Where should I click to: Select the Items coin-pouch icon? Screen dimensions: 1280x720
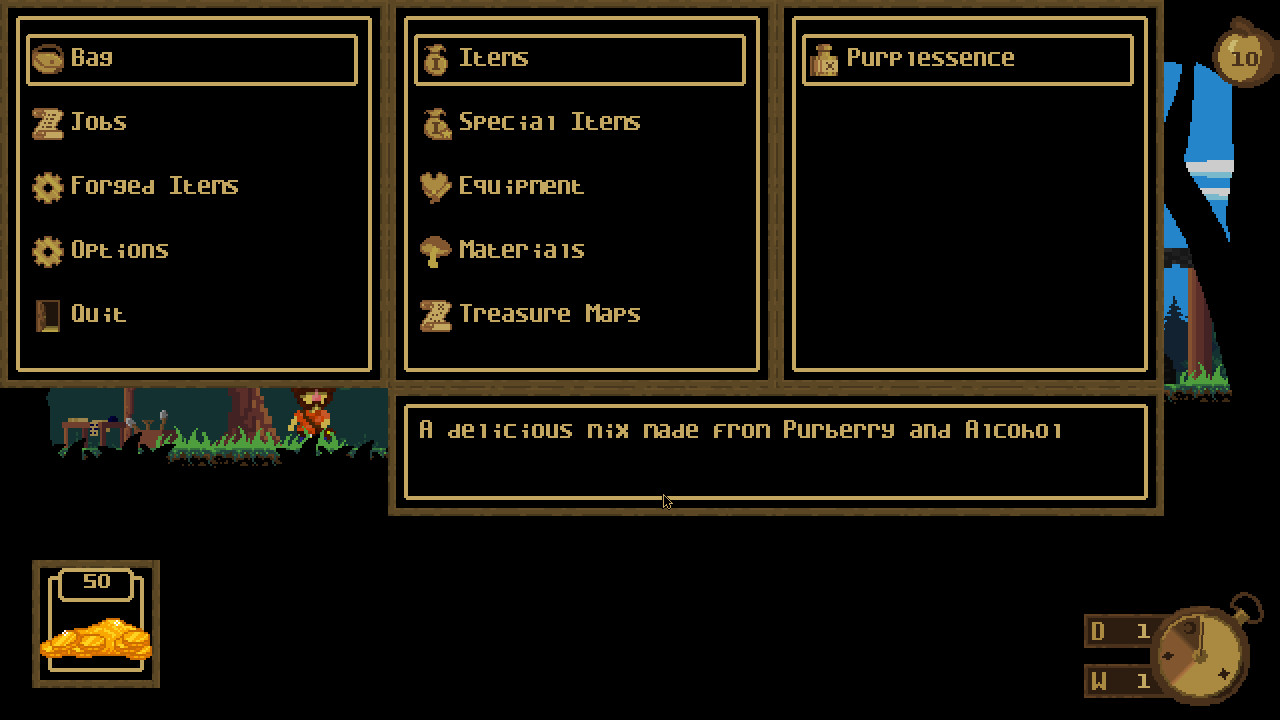434,58
